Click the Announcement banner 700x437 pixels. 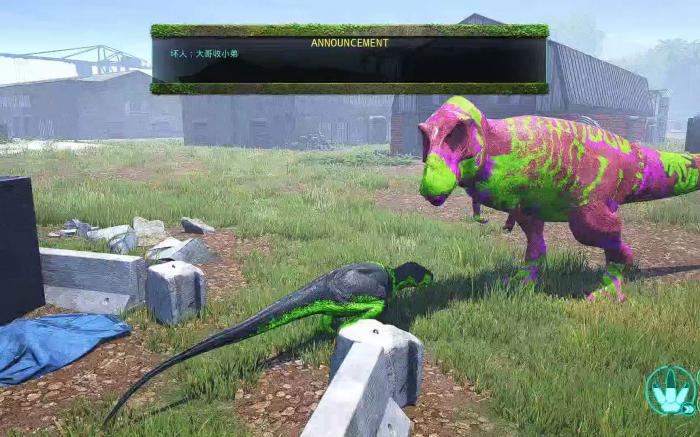[349, 59]
